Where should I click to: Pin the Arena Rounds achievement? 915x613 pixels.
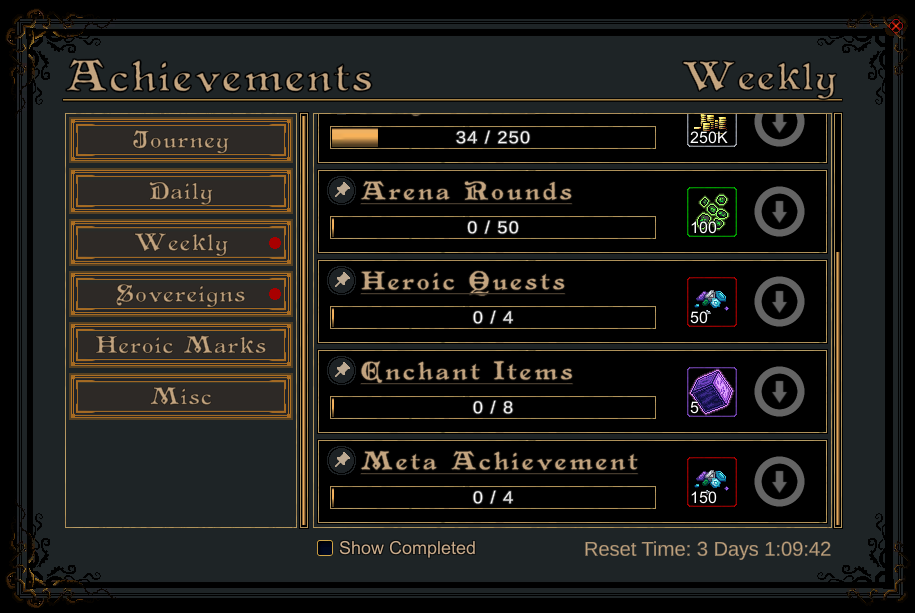342,190
